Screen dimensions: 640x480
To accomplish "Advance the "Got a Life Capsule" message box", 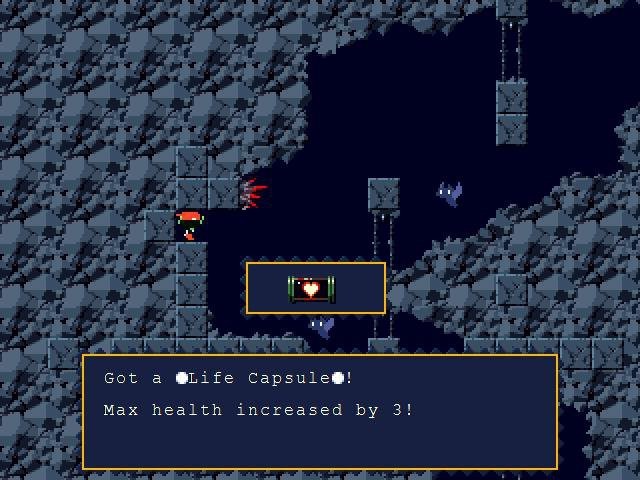I will pos(319,411).
